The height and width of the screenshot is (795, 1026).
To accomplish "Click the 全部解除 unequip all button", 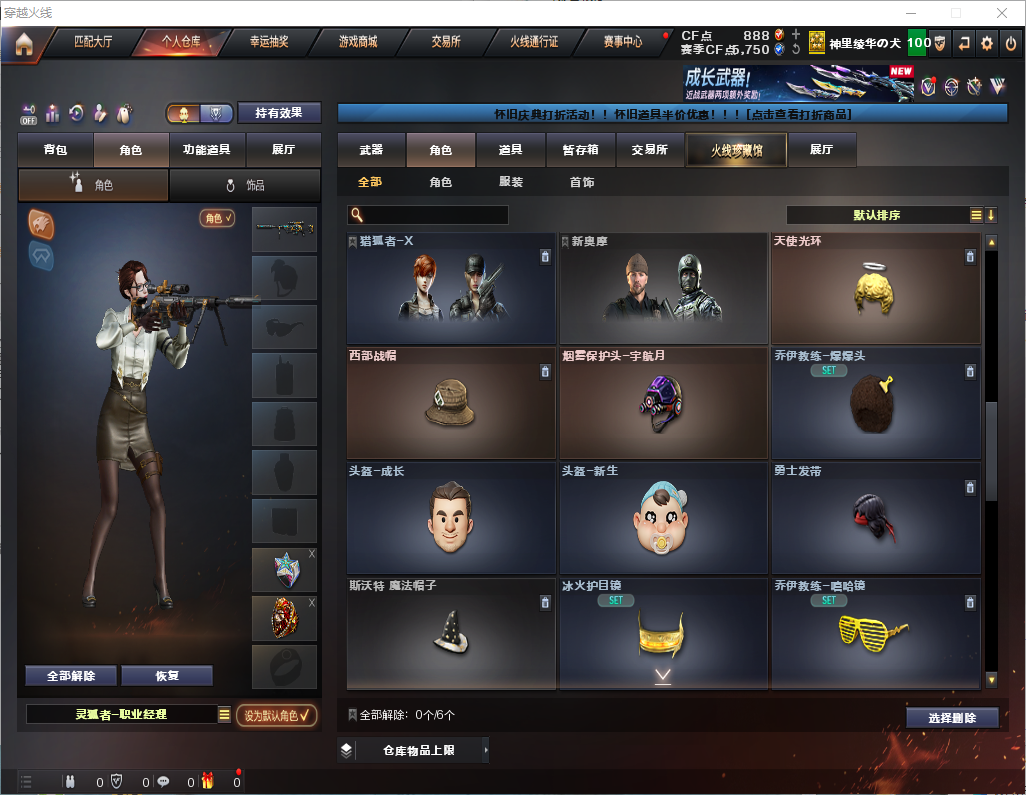I will (71, 676).
